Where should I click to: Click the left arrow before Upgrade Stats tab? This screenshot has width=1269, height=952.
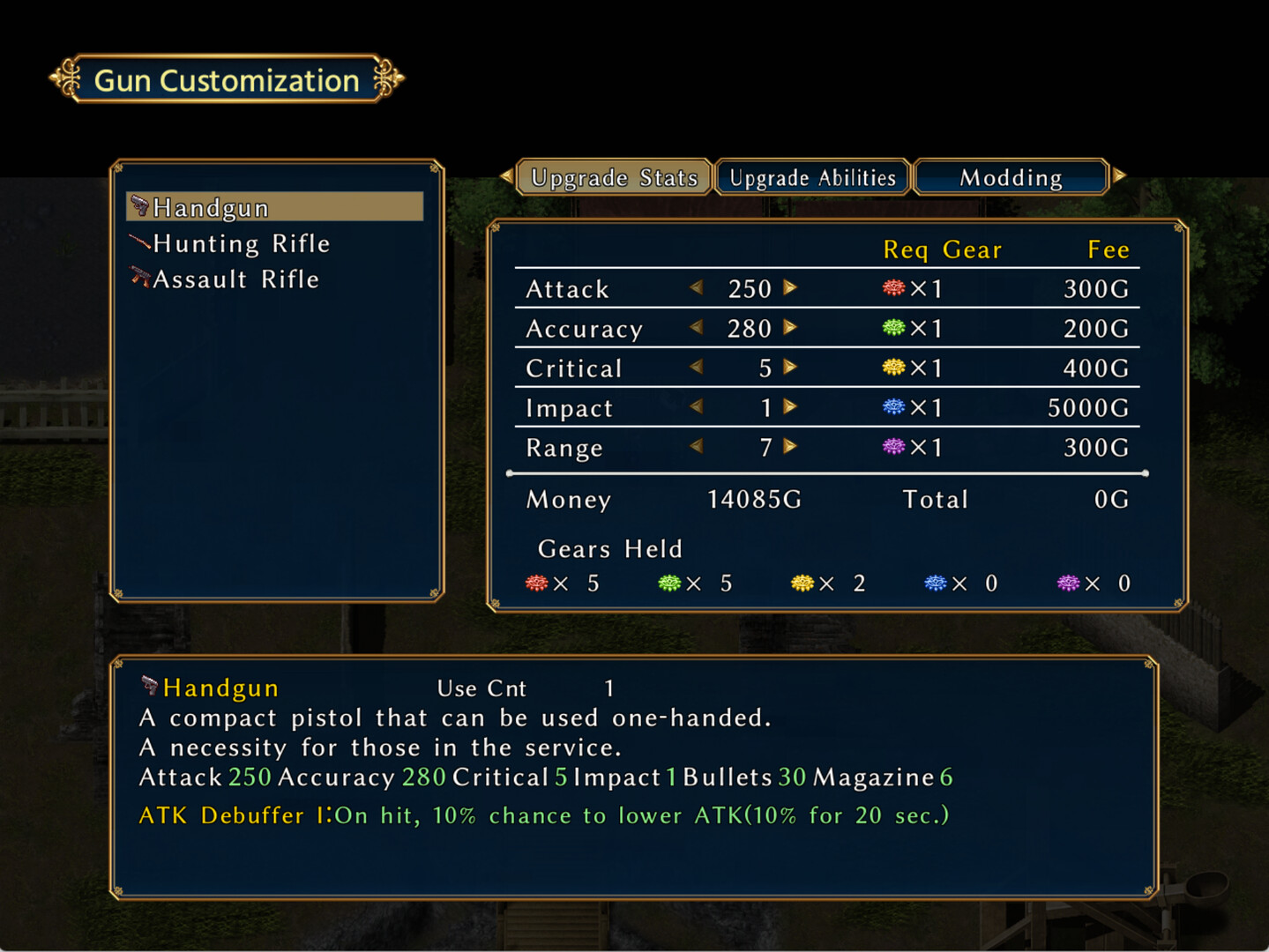click(x=505, y=176)
